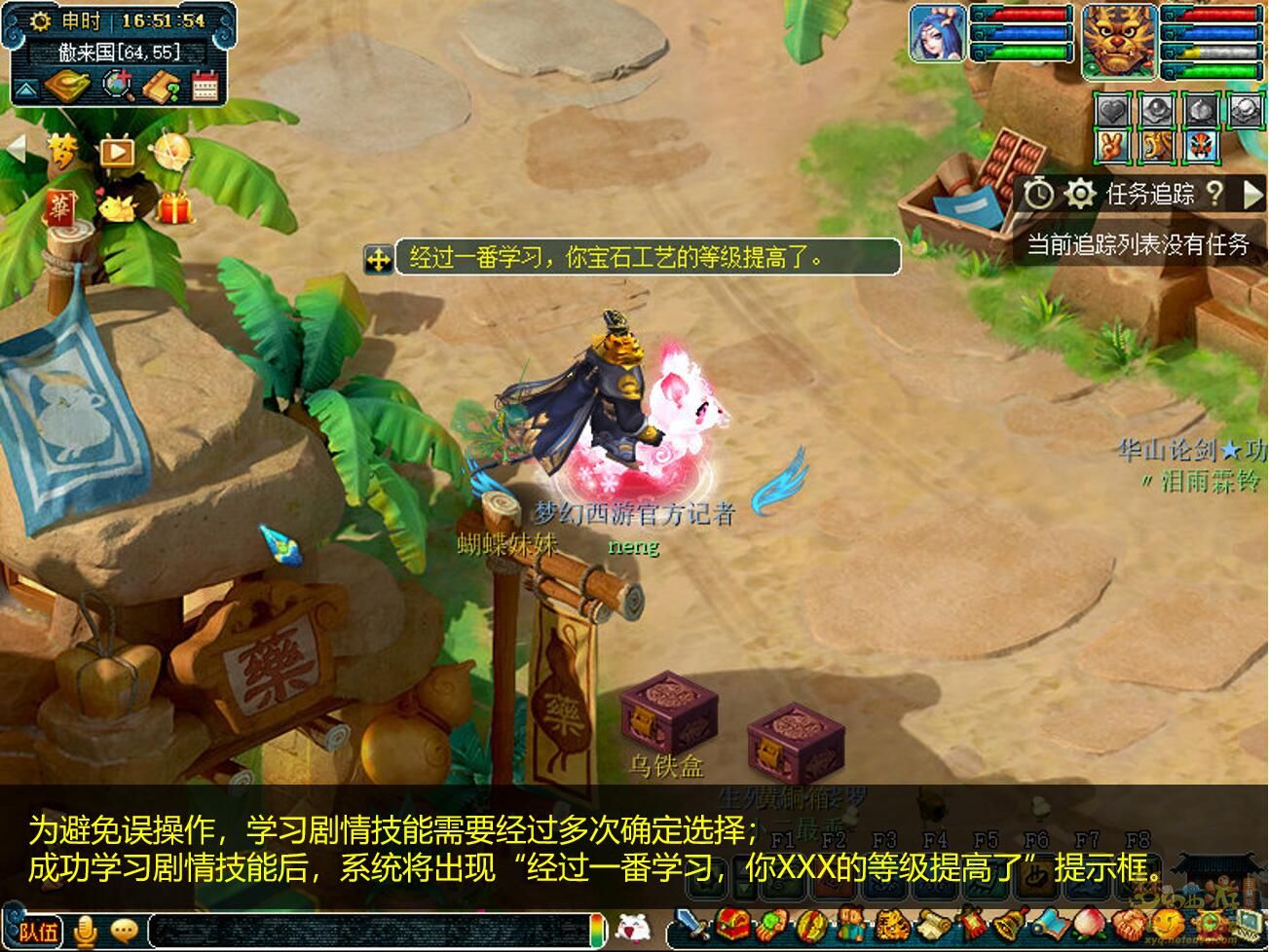
Task: Click the TV play icon near top-left
Action: click(x=117, y=152)
